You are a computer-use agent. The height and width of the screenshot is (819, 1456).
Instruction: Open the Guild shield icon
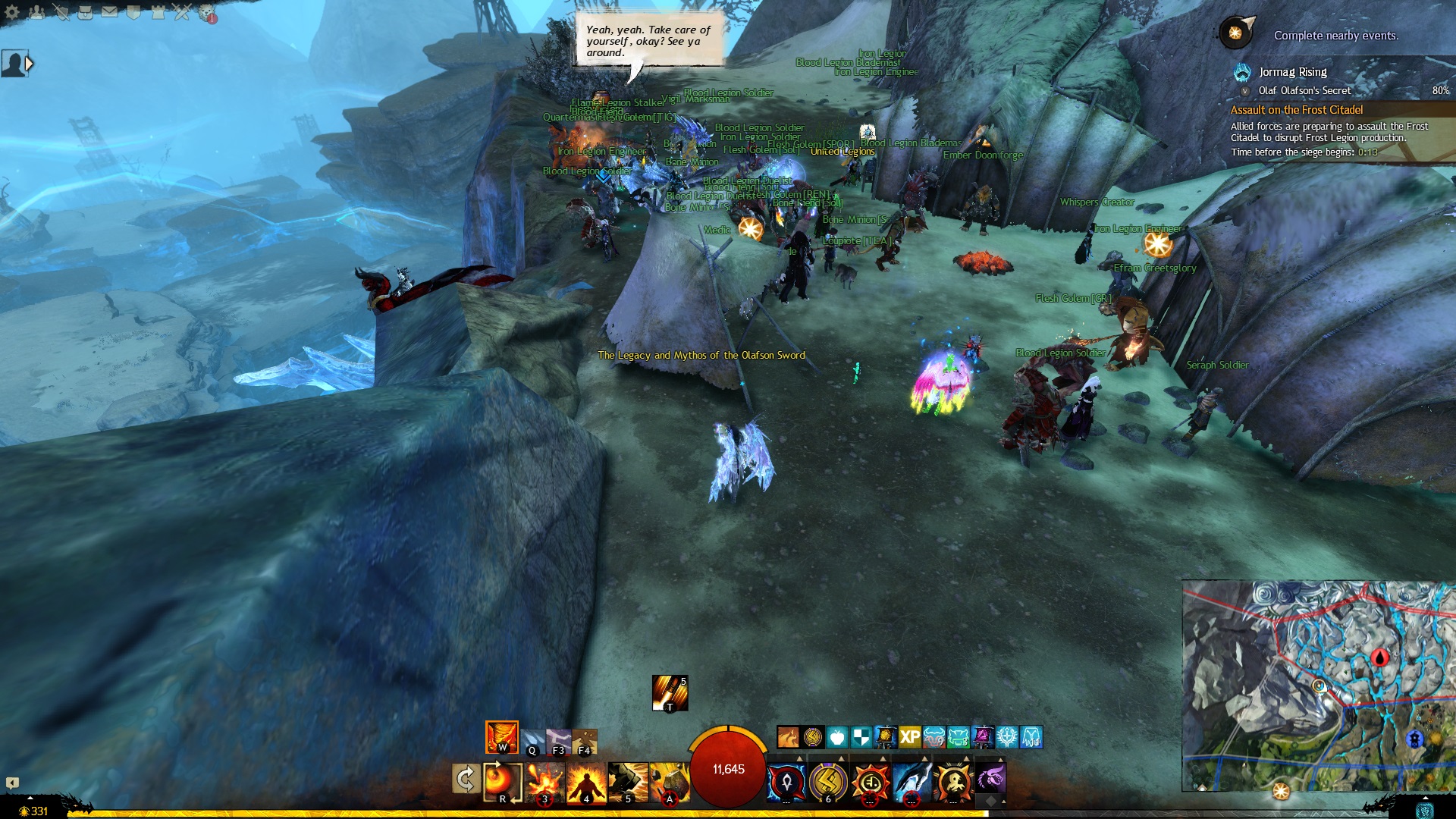[x=133, y=12]
